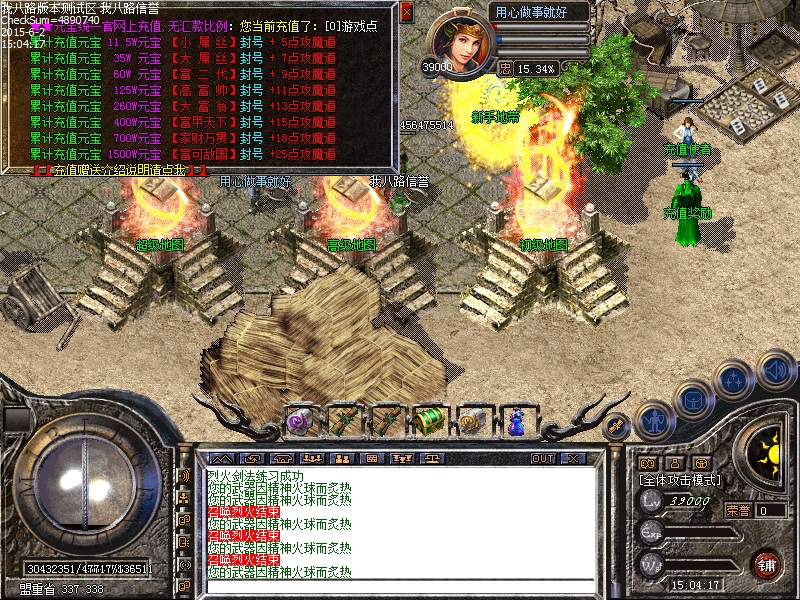The height and width of the screenshot is (600, 800).
Task: Use the blue potion bottle hotbar item
Action: [516, 420]
